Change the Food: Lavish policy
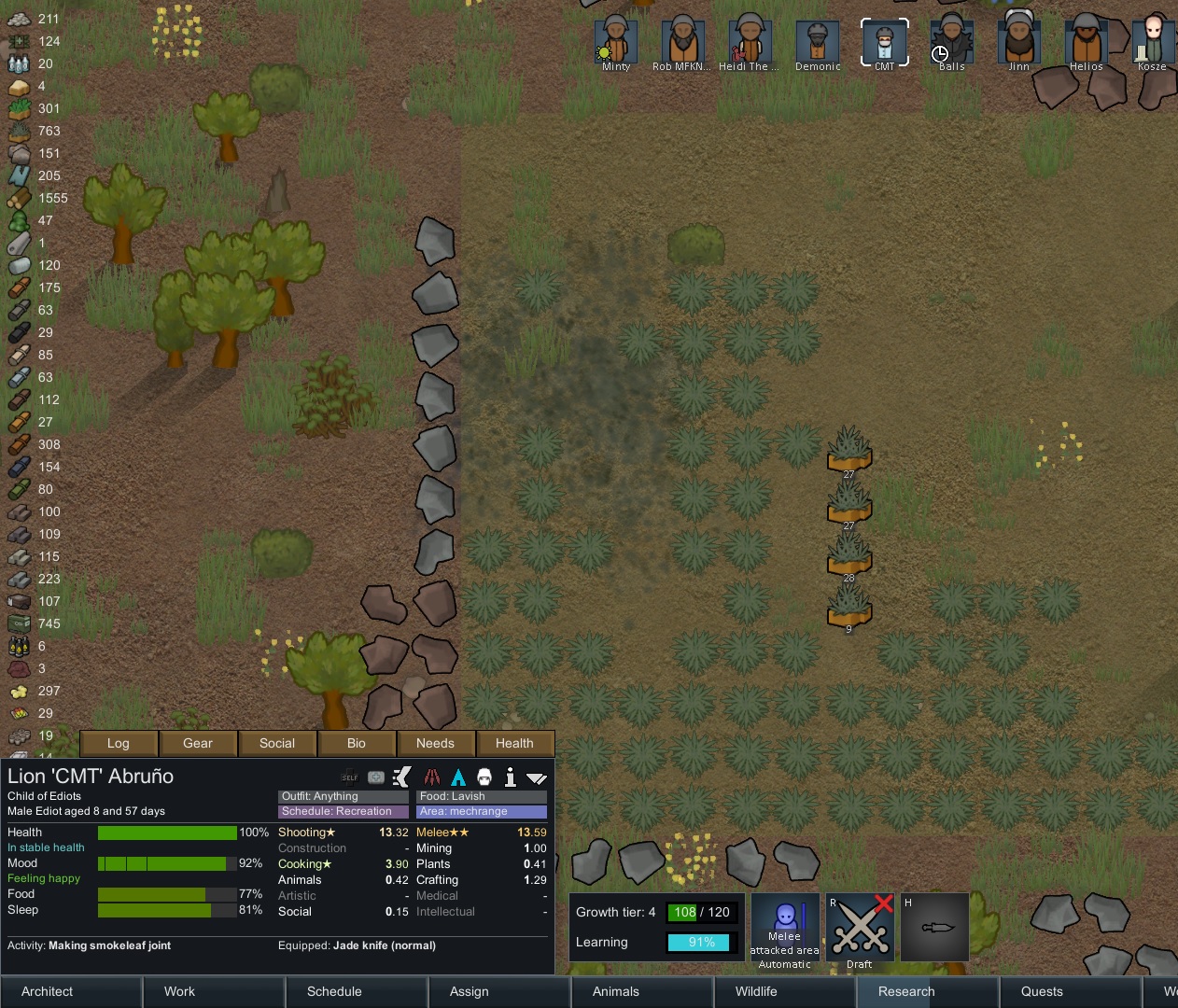Viewport: 1178px width, 1008px height. [481, 796]
